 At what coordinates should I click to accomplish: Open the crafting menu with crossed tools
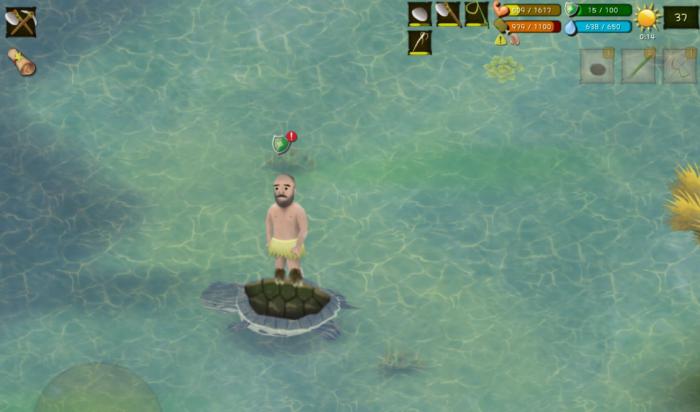(x=21, y=21)
